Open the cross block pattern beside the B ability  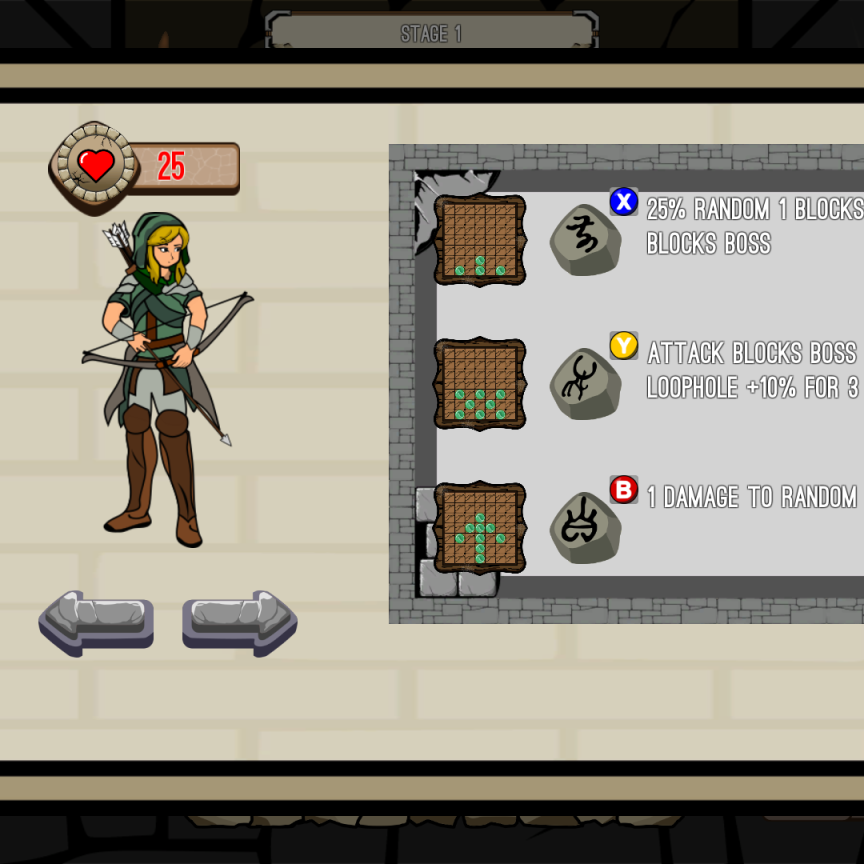click(480, 528)
